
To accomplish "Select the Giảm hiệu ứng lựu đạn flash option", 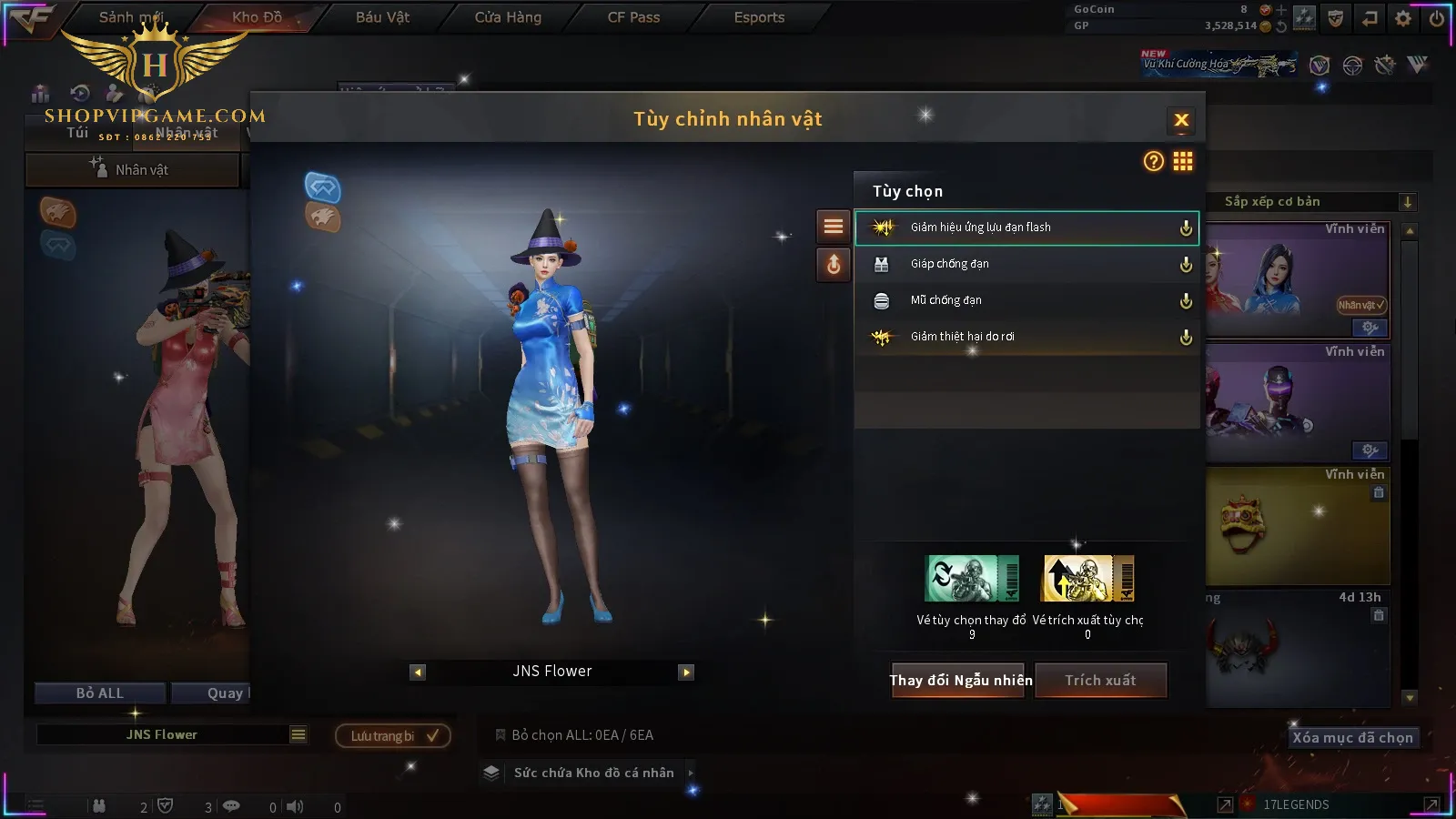I will (x=1026, y=227).
